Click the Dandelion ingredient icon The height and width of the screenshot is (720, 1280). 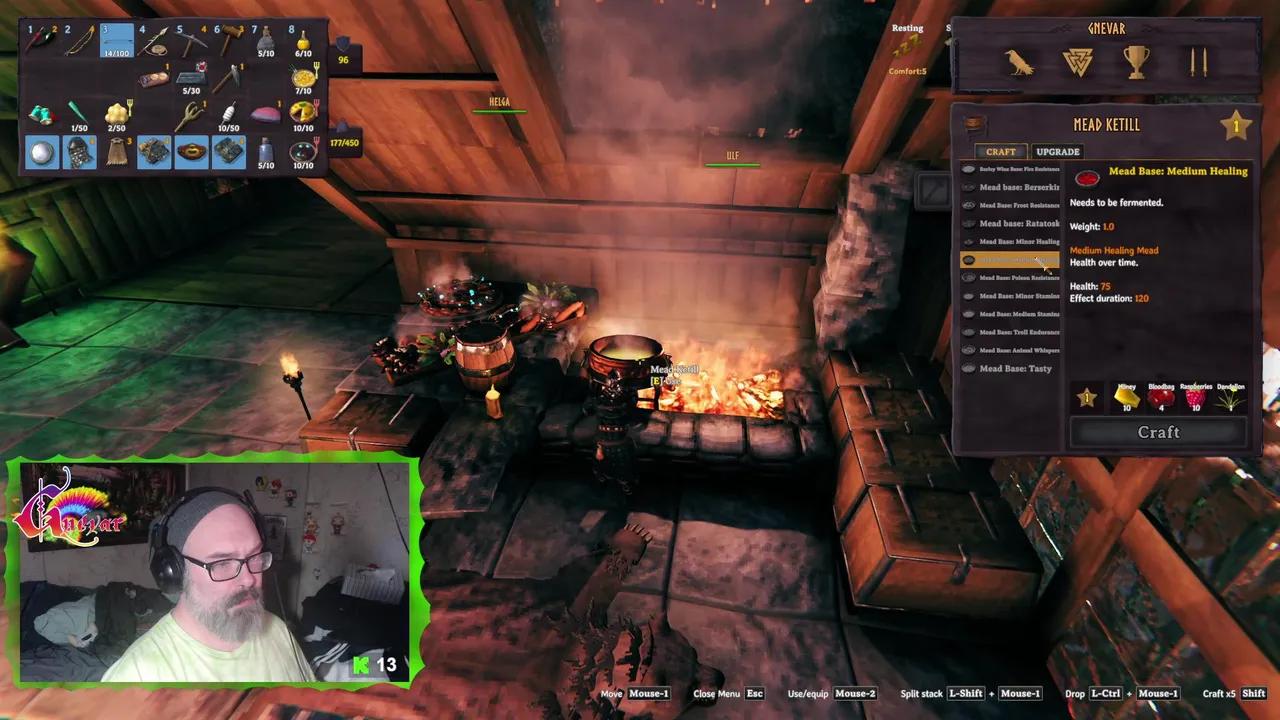(x=1230, y=397)
